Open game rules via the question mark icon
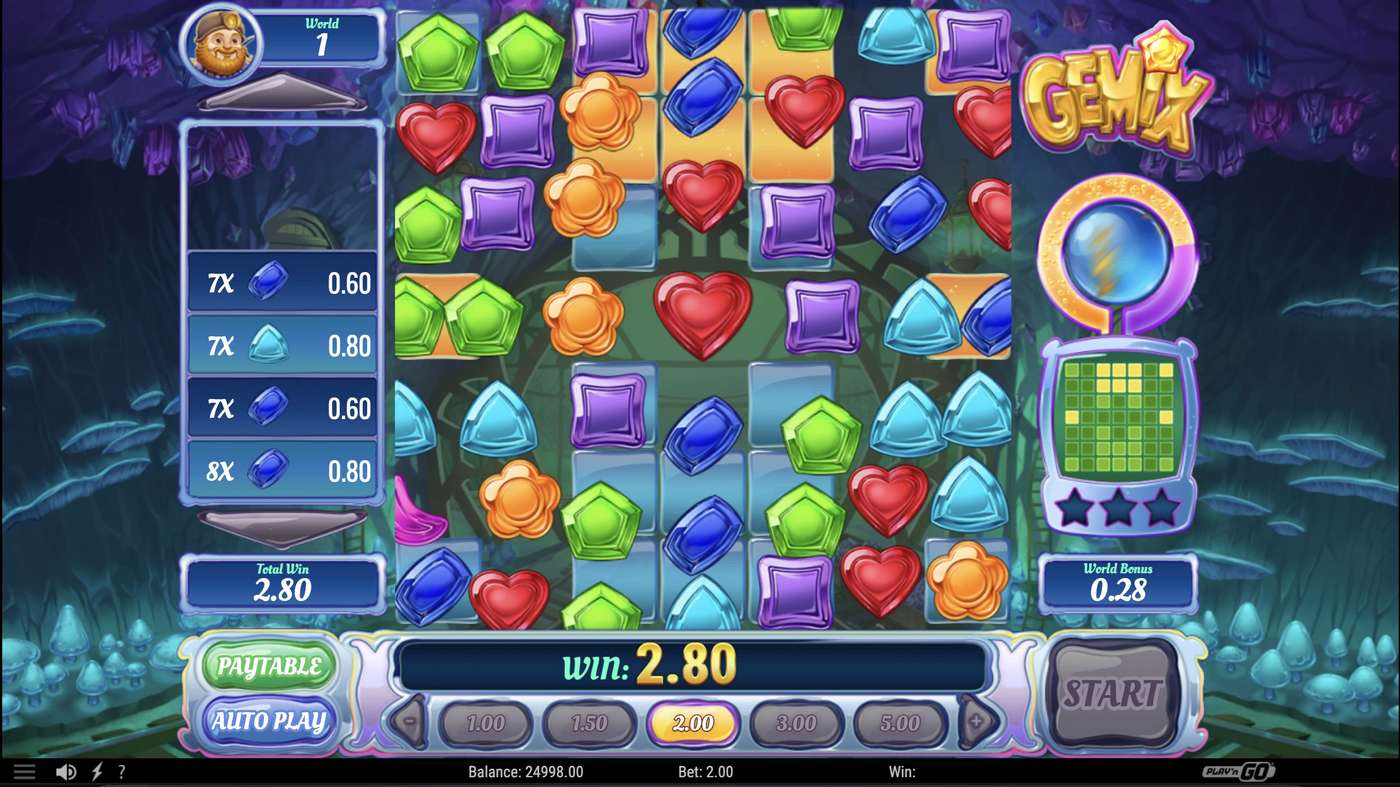Screen dimensions: 1400x787 (x=122, y=771)
